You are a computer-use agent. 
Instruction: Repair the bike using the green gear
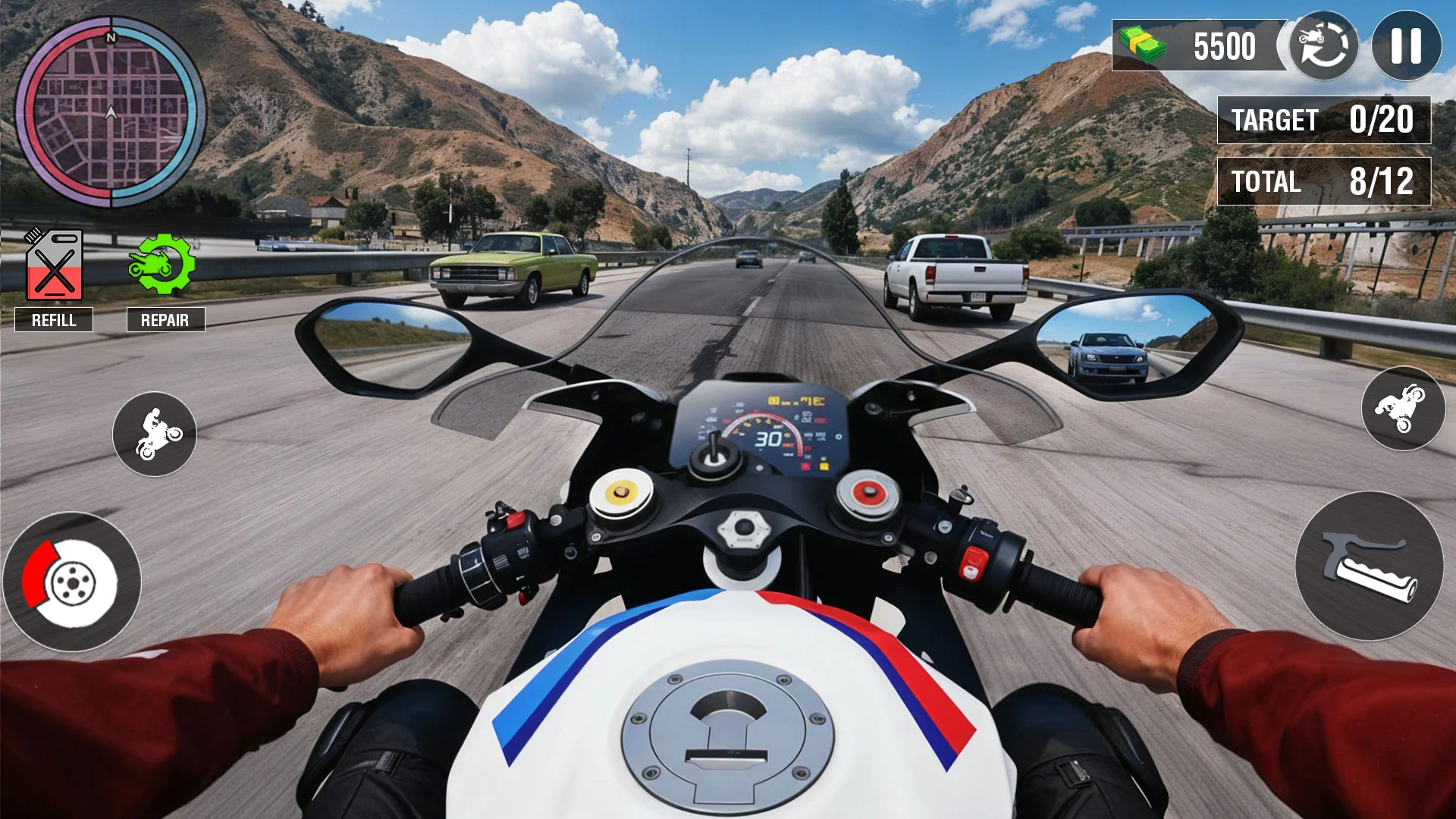click(162, 264)
